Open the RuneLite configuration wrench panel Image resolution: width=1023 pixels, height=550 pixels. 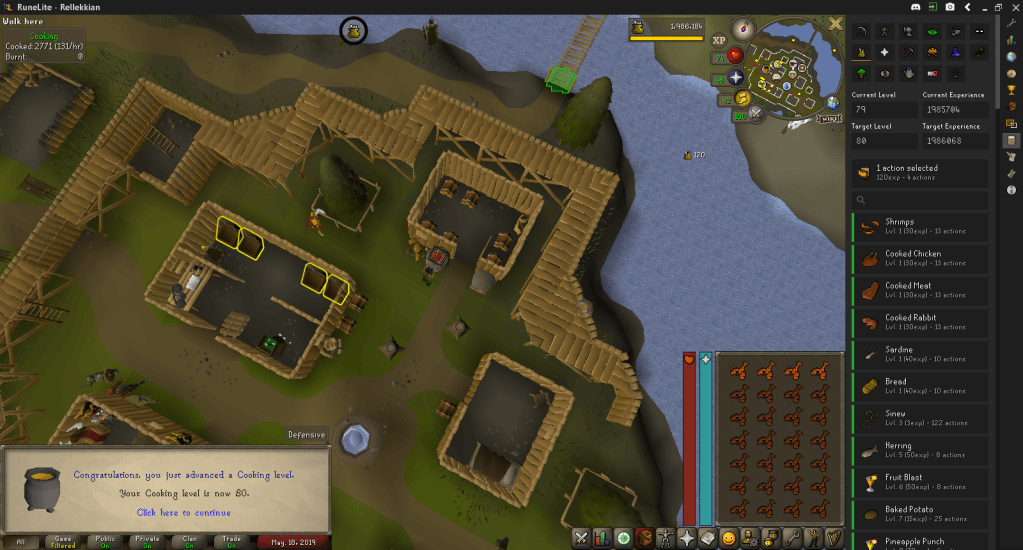[x=1012, y=22]
